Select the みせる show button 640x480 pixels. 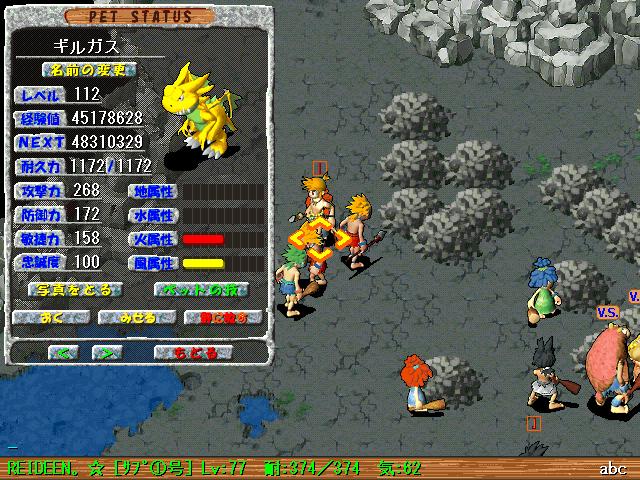click(x=137, y=318)
